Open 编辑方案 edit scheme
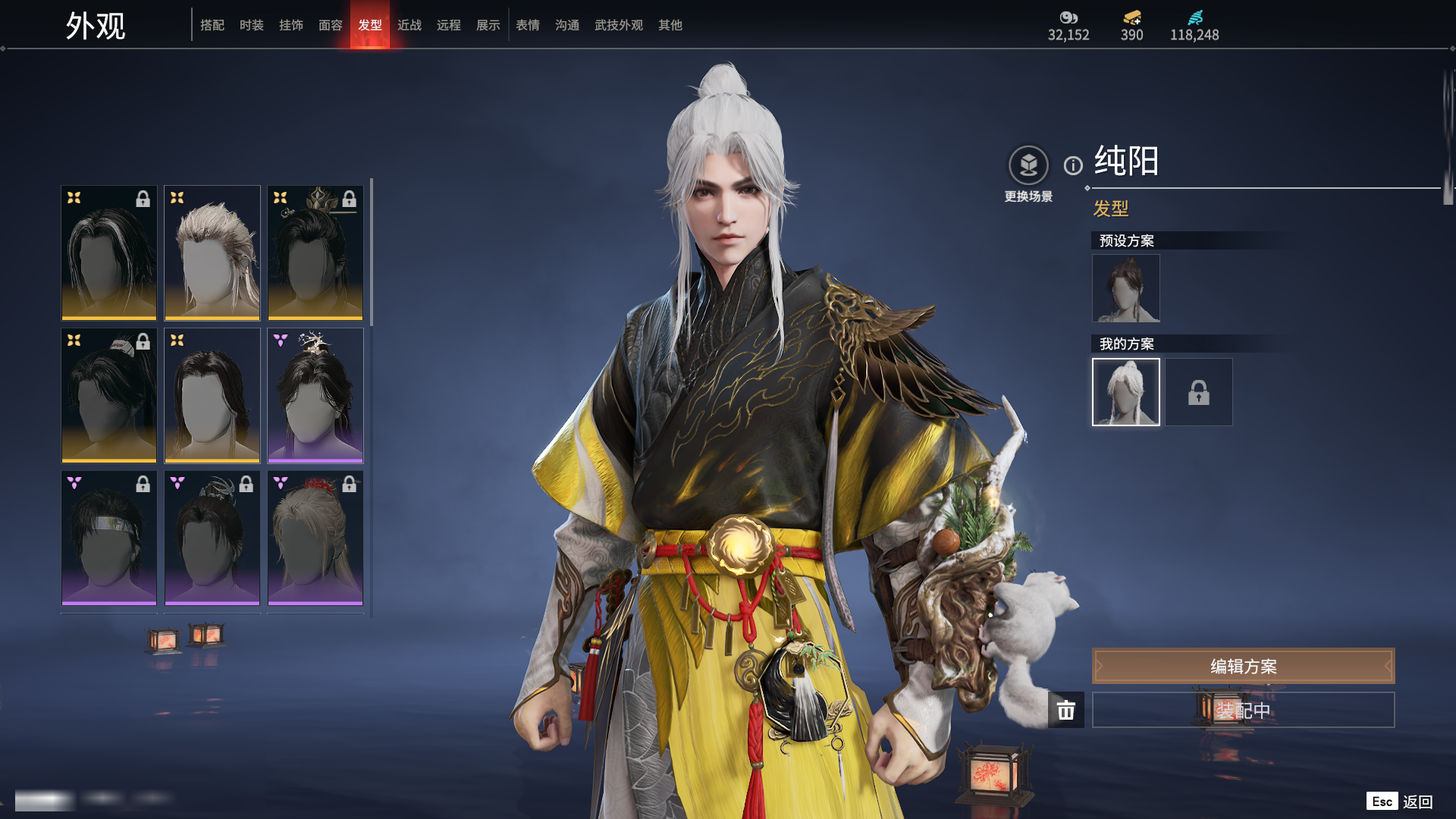This screenshot has width=1456, height=819. click(x=1243, y=666)
